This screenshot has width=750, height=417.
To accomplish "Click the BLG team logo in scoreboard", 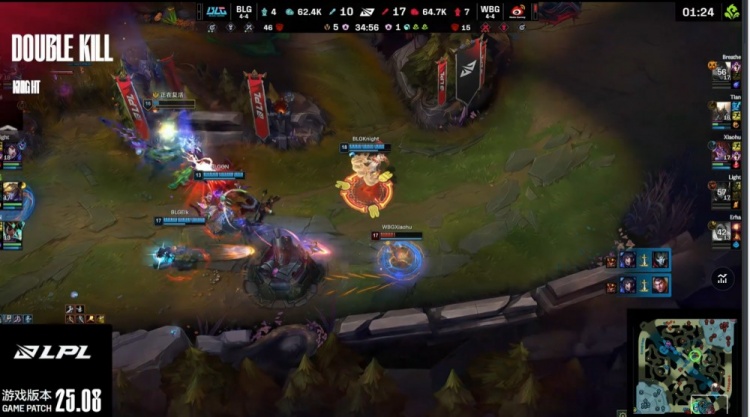I will [217, 11].
